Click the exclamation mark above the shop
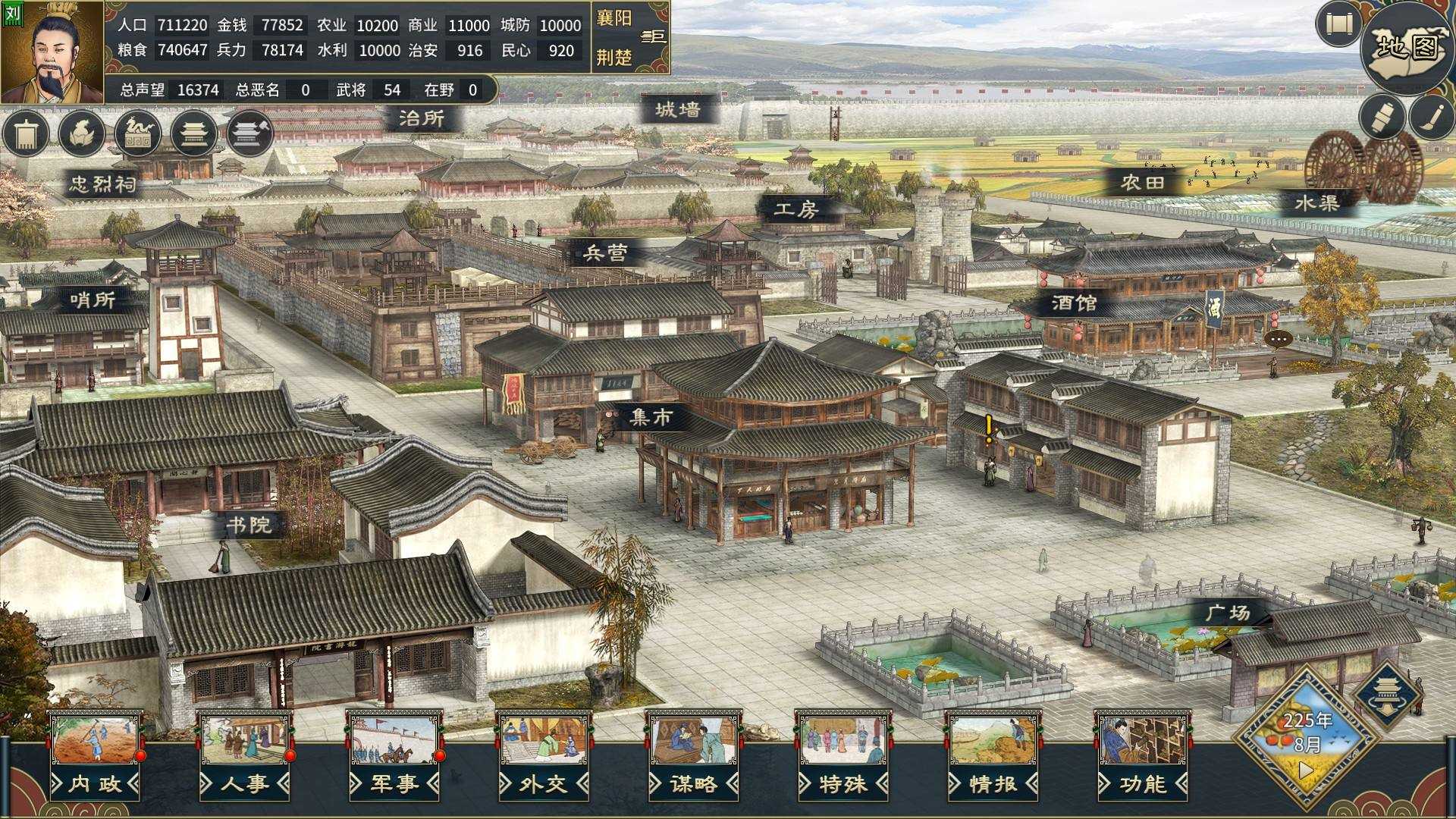This screenshot has width=1456, height=819. [987, 428]
